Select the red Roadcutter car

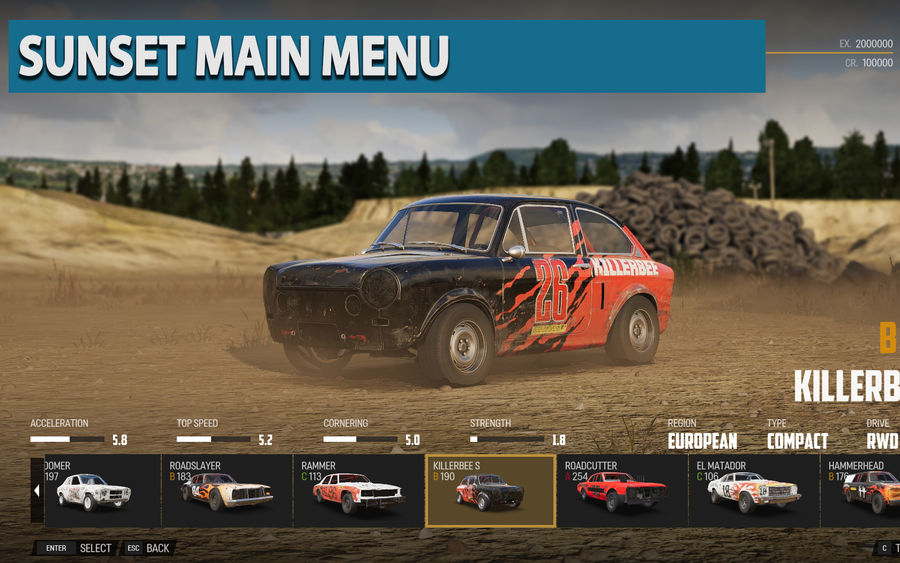[621, 491]
